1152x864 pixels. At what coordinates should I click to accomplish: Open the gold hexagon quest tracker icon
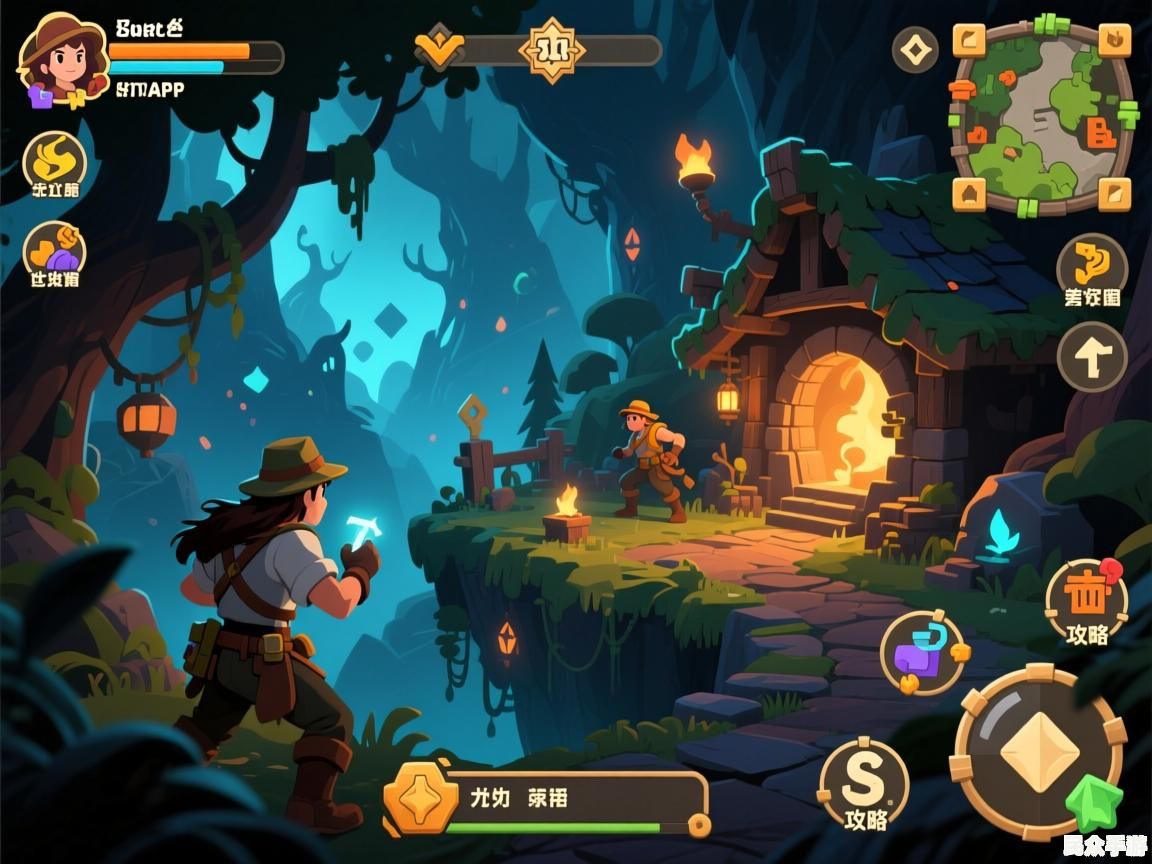[421, 797]
